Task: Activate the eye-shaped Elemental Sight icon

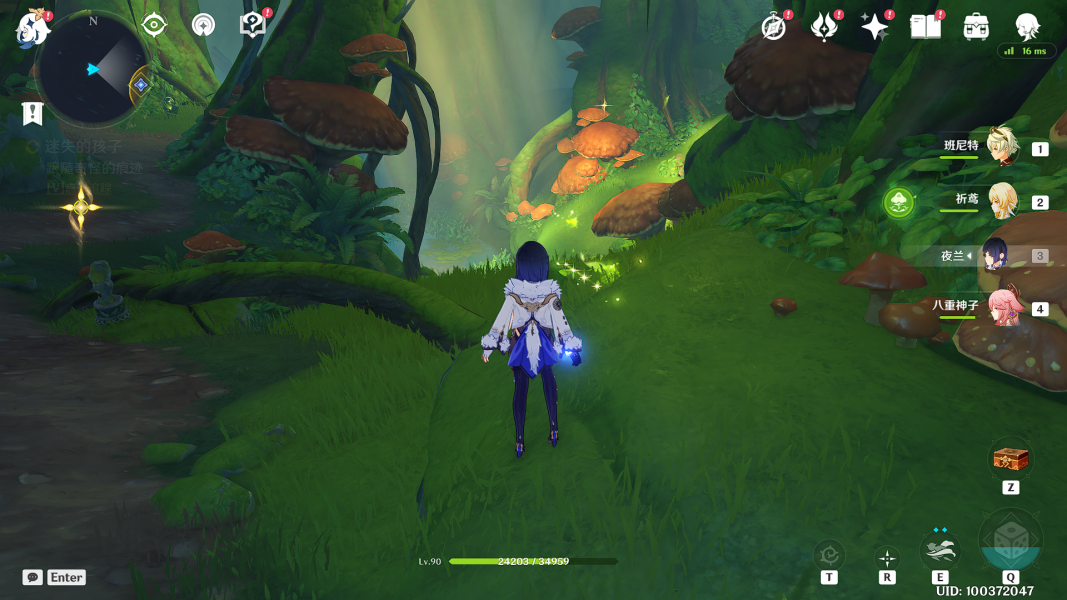Action: click(x=154, y=25)
